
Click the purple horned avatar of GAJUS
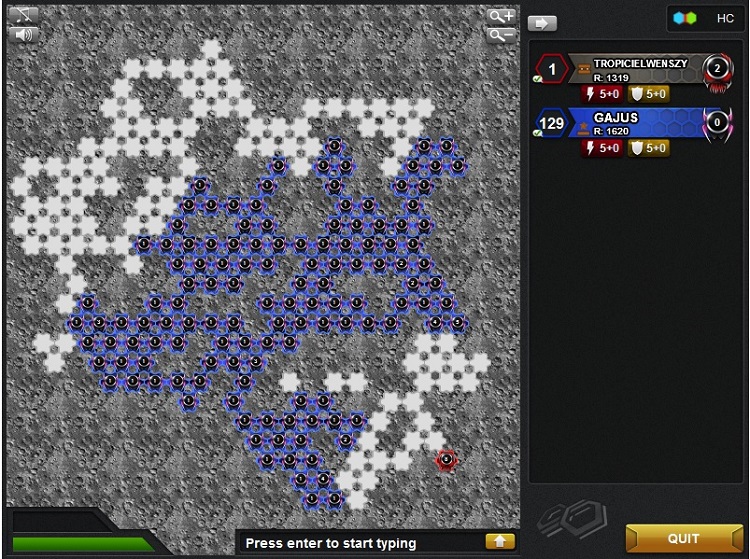coord(716,124)
